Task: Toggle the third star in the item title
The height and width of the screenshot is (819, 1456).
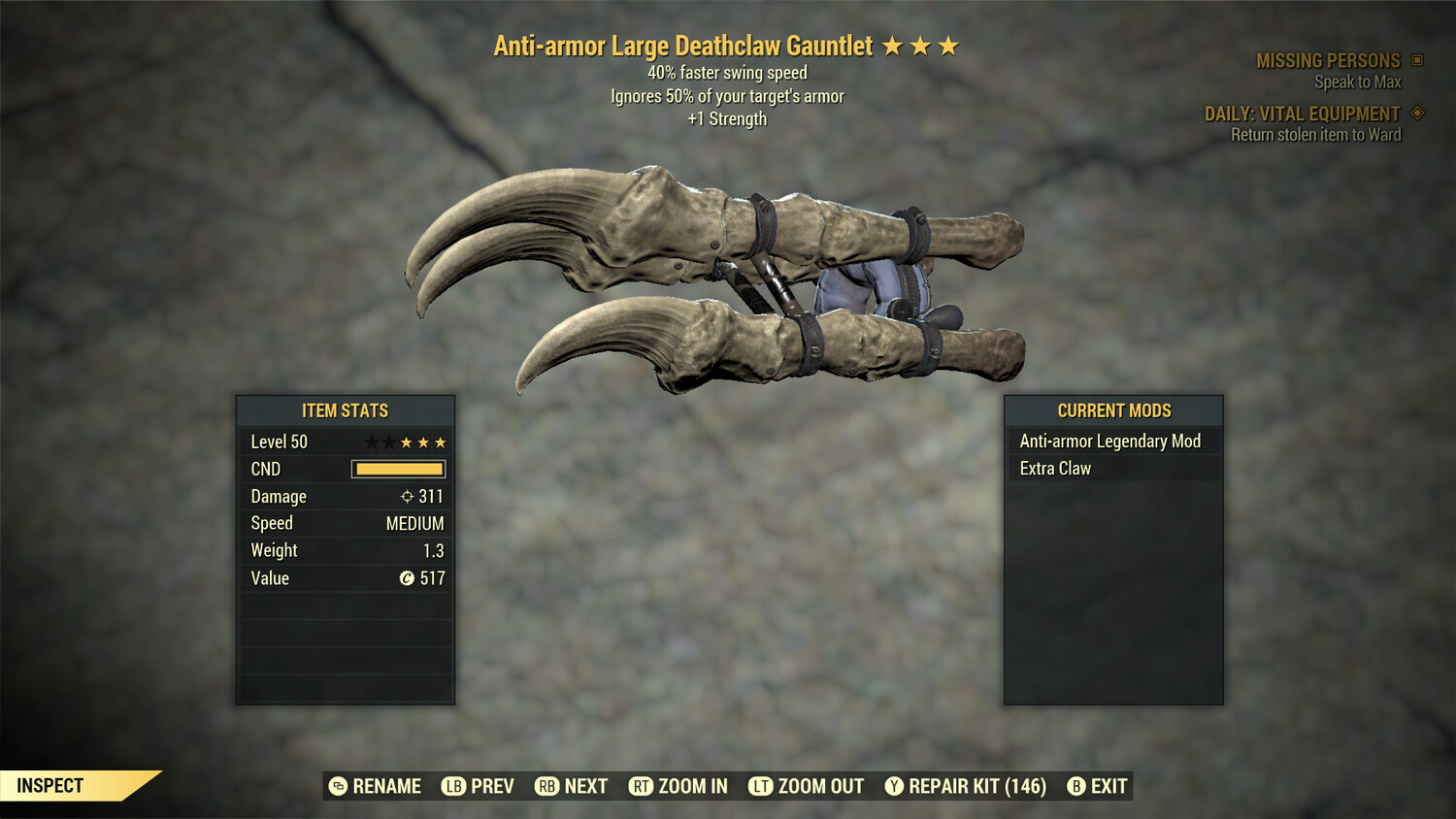Action: click(x=947, y=45)
